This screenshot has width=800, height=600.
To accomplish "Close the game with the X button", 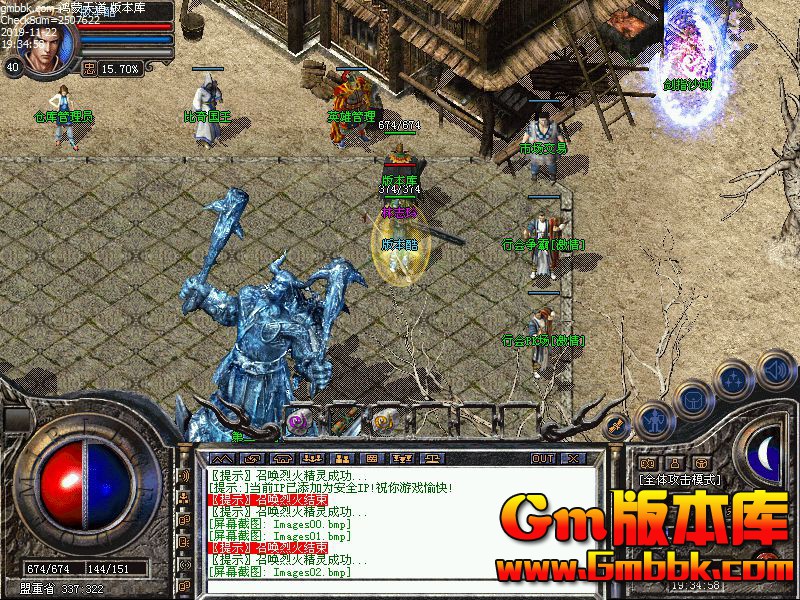I will (572, 458).
